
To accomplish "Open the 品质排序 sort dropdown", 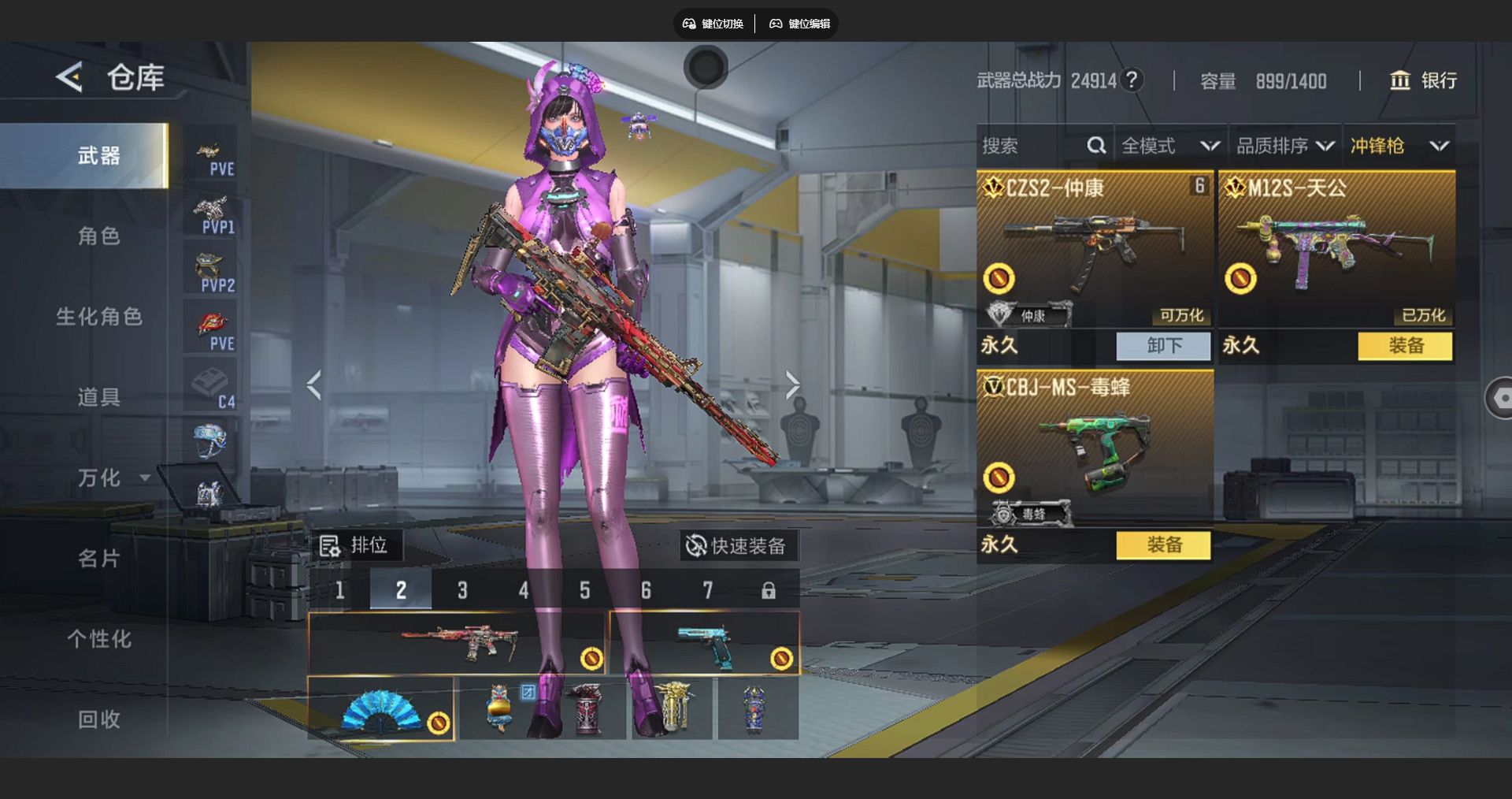I will 1284,146.
